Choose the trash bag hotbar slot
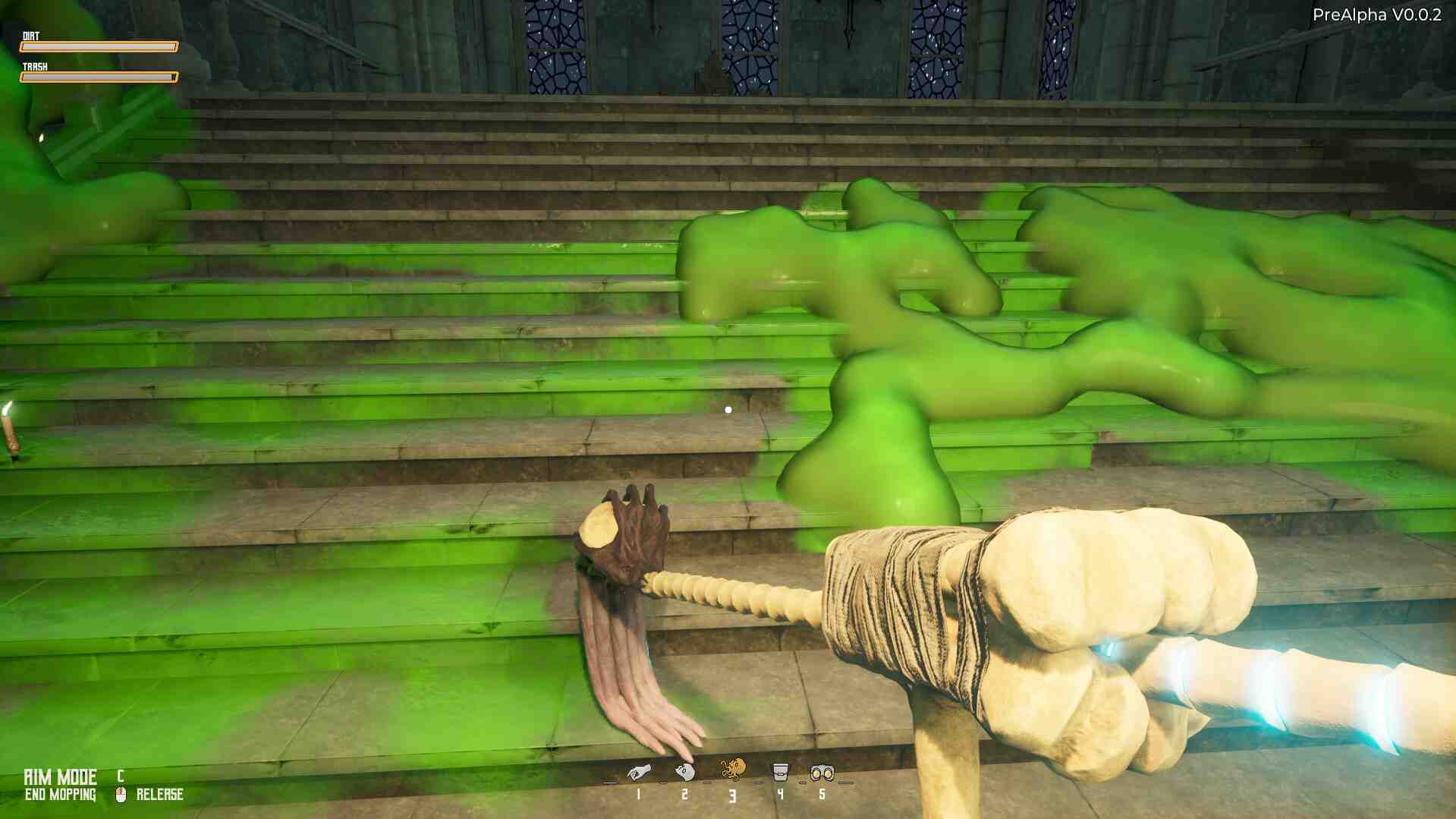 [685, 773]
